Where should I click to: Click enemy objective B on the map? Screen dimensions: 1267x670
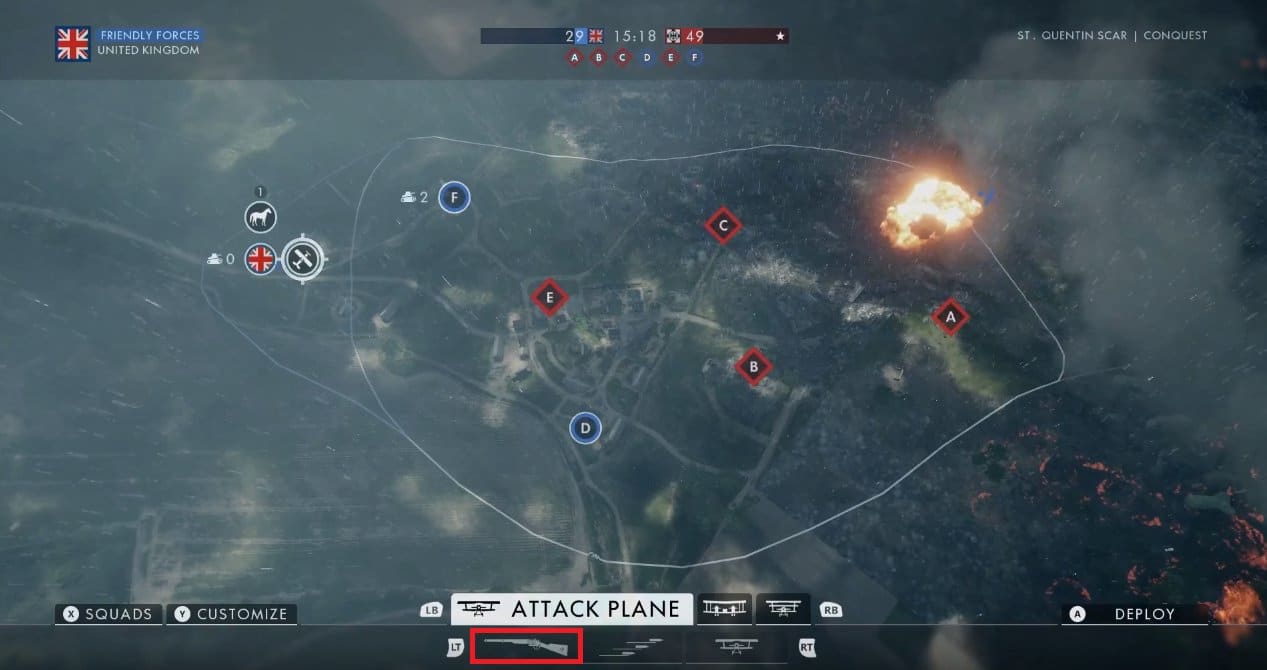[753, 367]
